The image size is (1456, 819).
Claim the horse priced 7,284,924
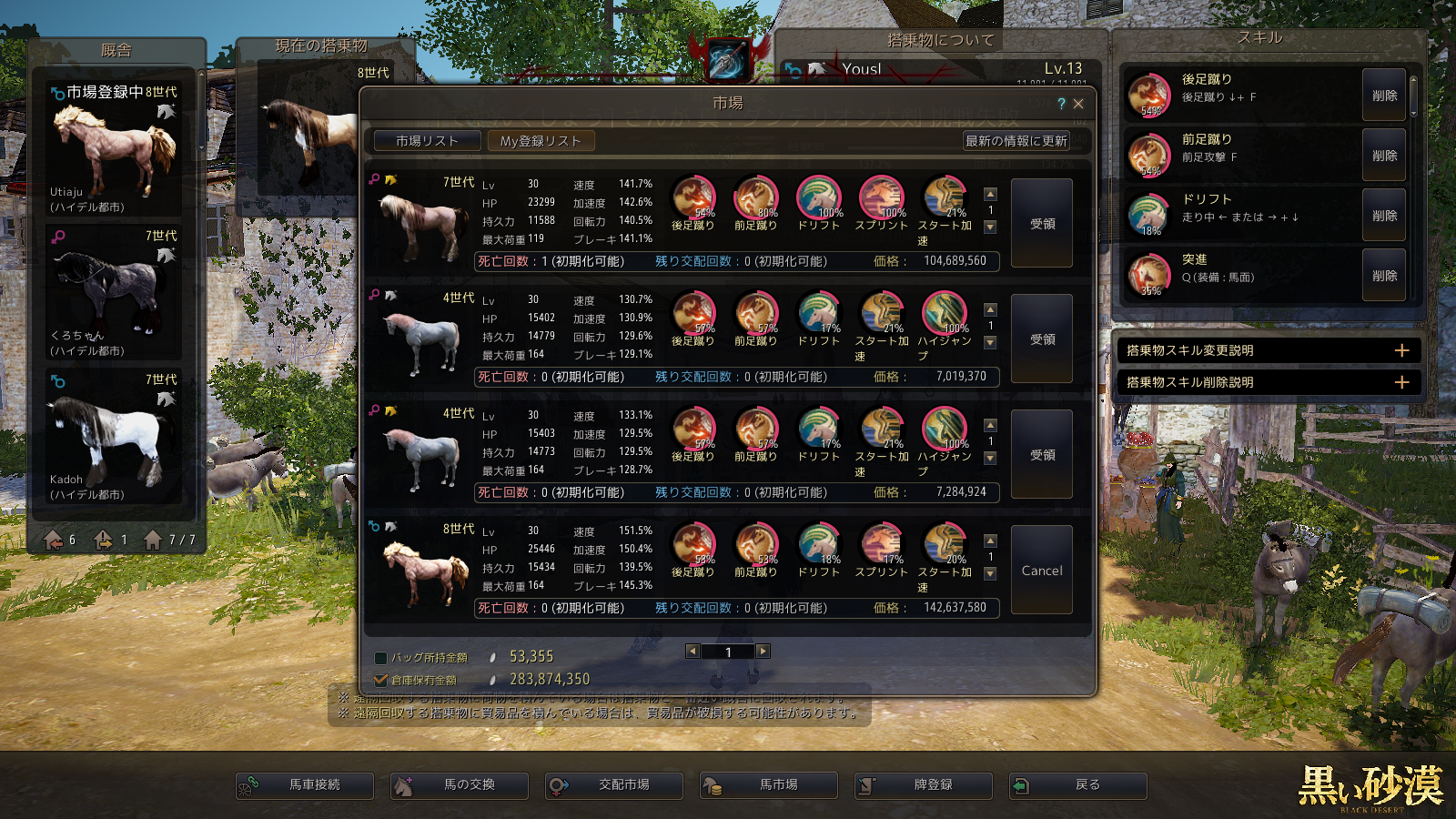pyautogui.click(x=1042, y=455)
